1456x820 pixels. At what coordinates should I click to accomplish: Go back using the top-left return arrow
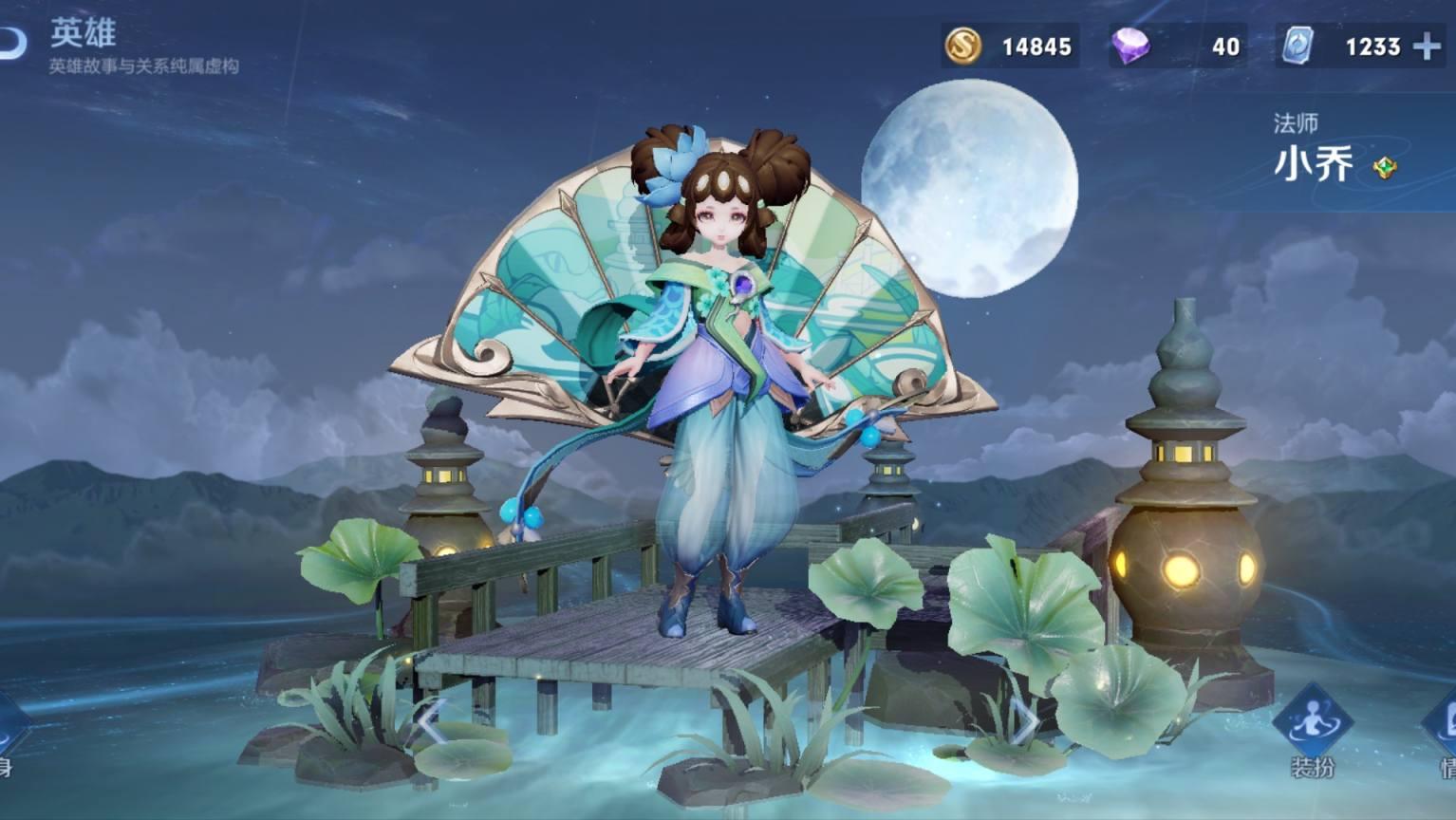11,41
